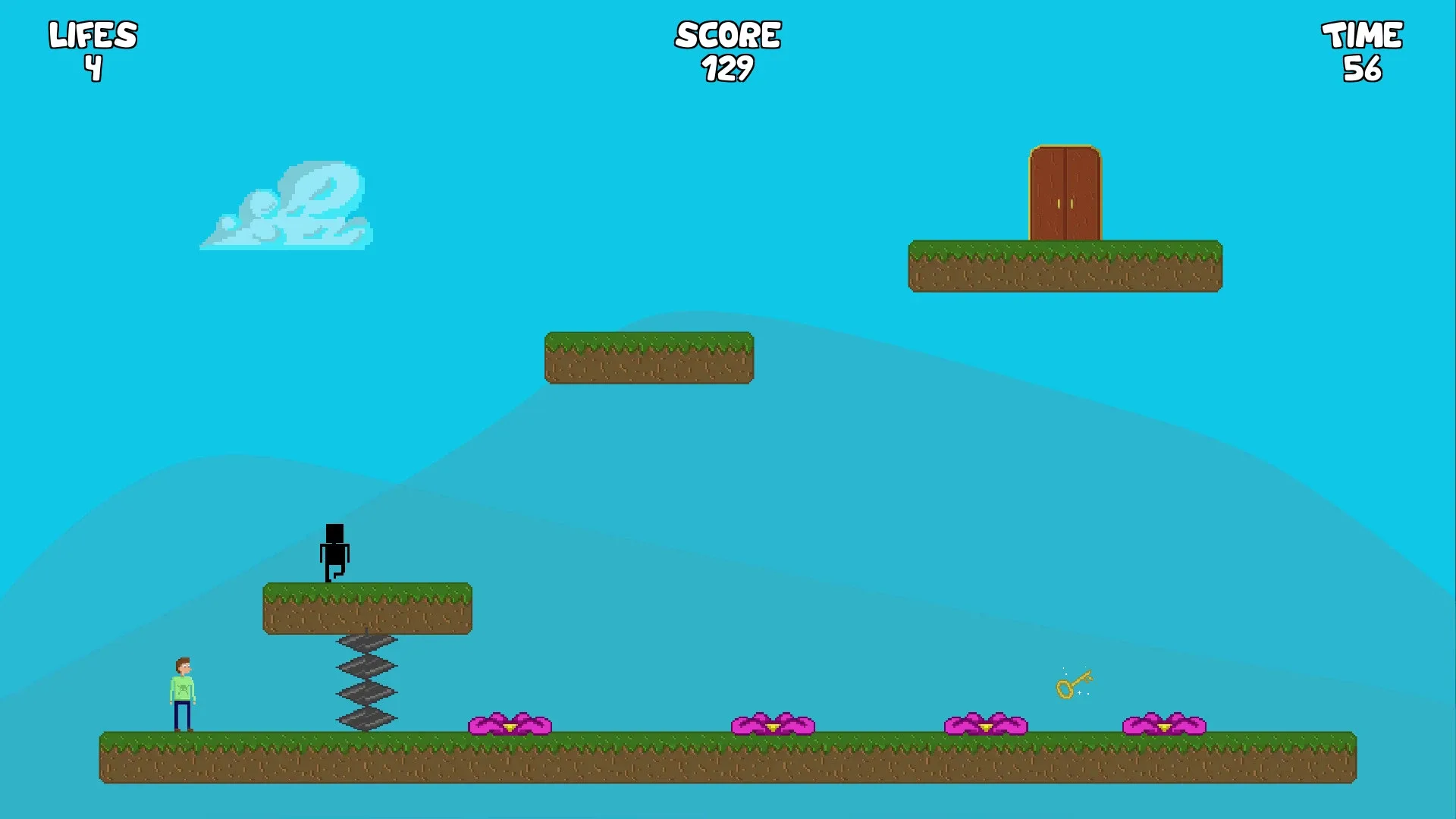Click the purple flower in the middle
1456x819 pixels.
773,724
